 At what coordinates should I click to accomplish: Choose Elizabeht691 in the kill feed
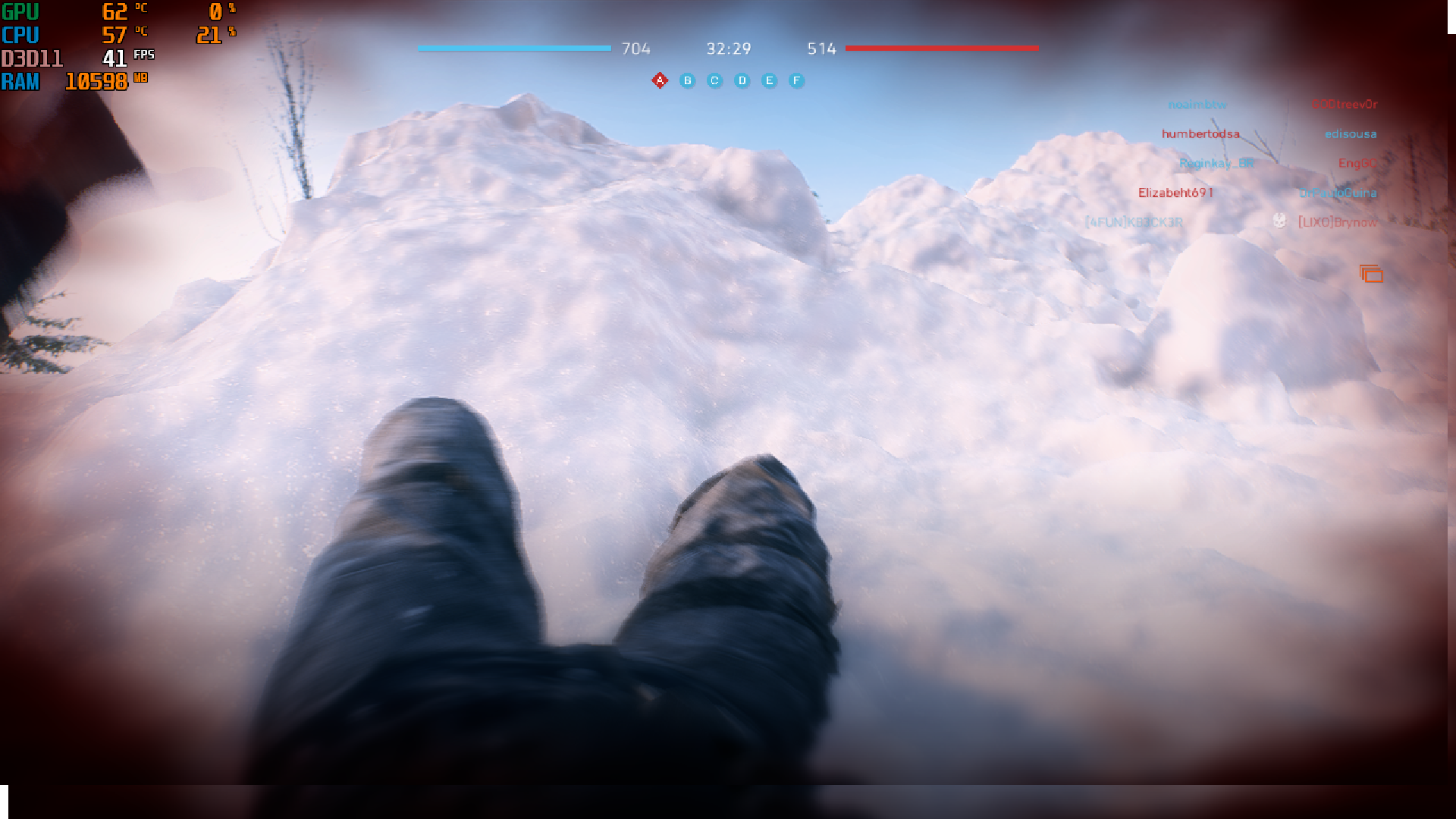(x=1175, y=193)
